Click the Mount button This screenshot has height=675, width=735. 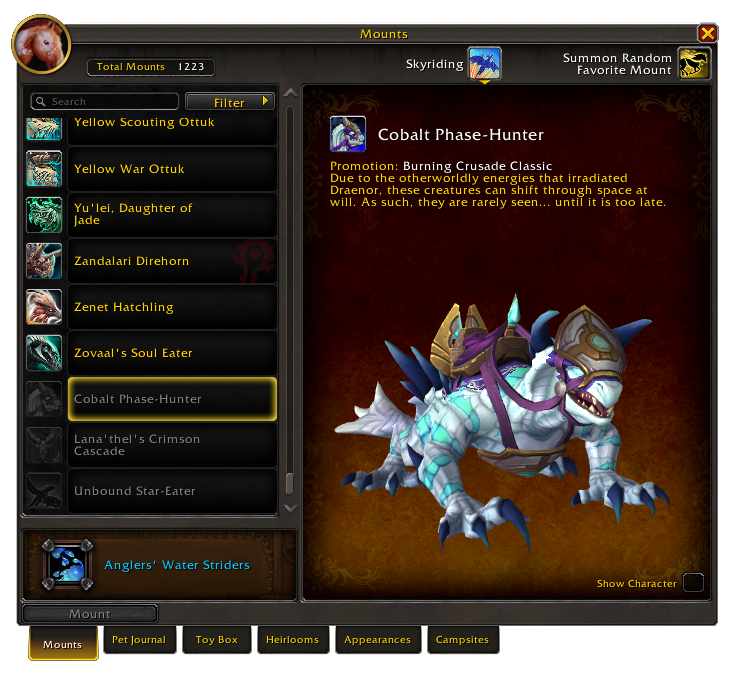[90, 614]
